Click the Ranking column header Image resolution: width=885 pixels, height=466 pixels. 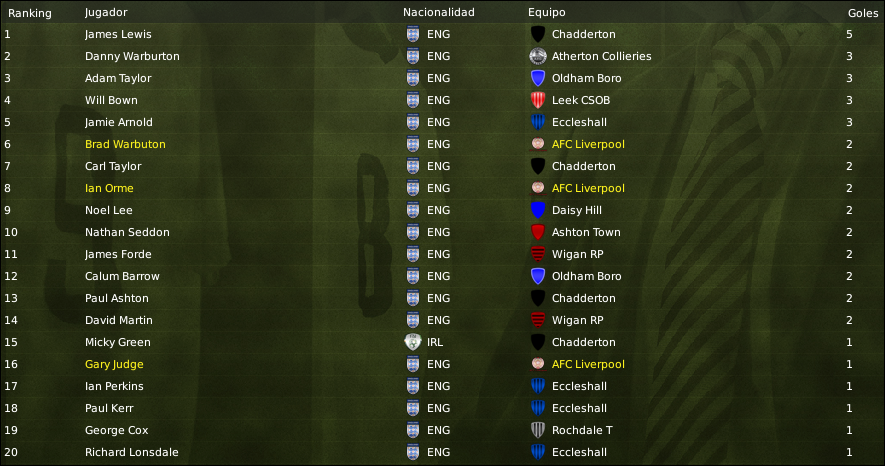(x=30, y=13)
